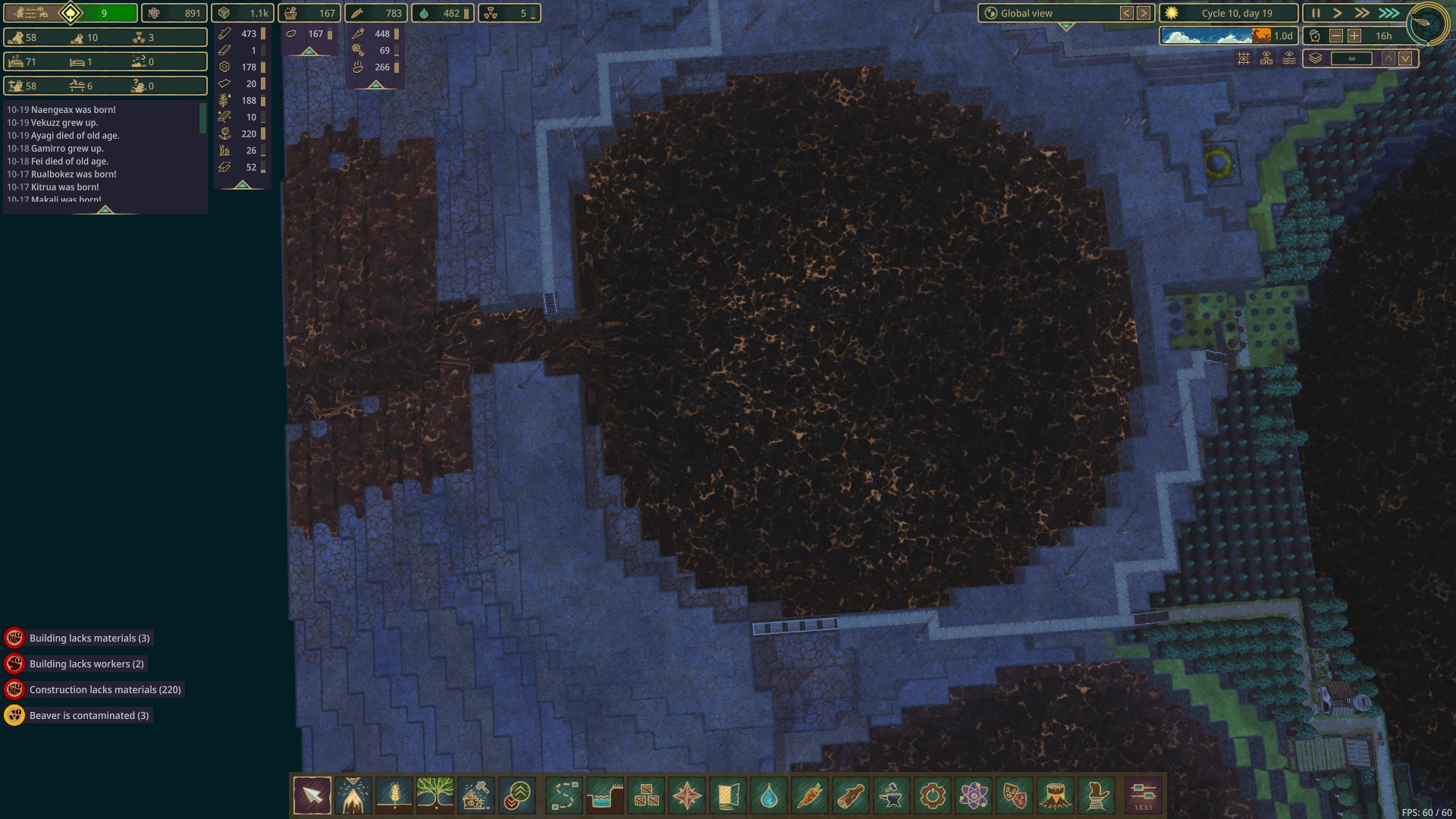This screenshot has height=819, width=1456.
Task: Open the metal anvil building category
Action: click(x=892, y=795)
